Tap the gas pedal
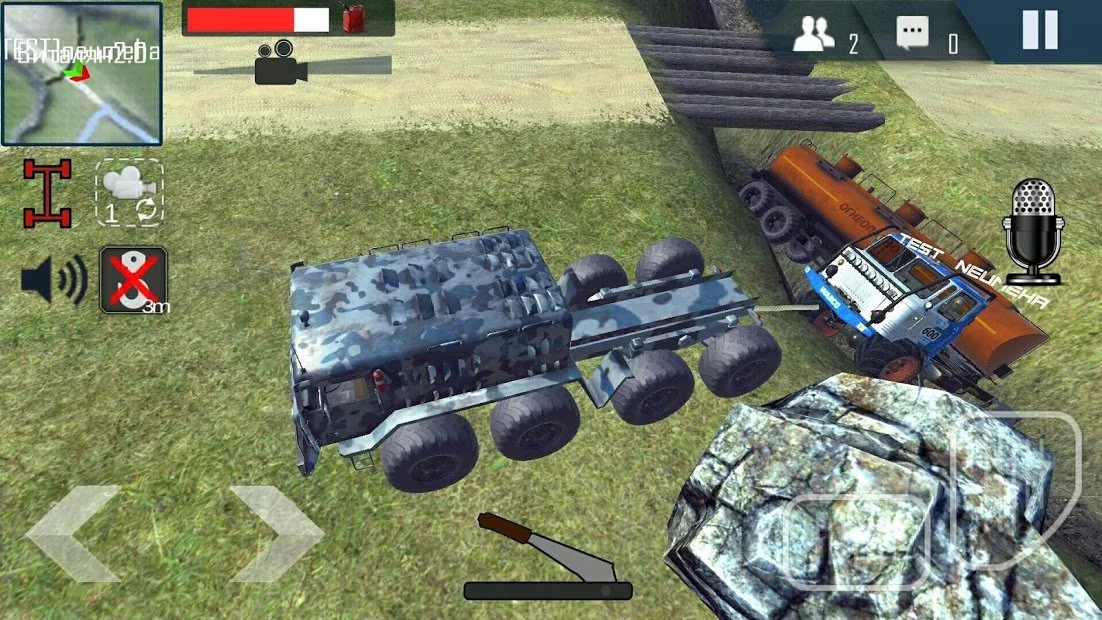1102x620 pixels. (x=1017, y=490)
